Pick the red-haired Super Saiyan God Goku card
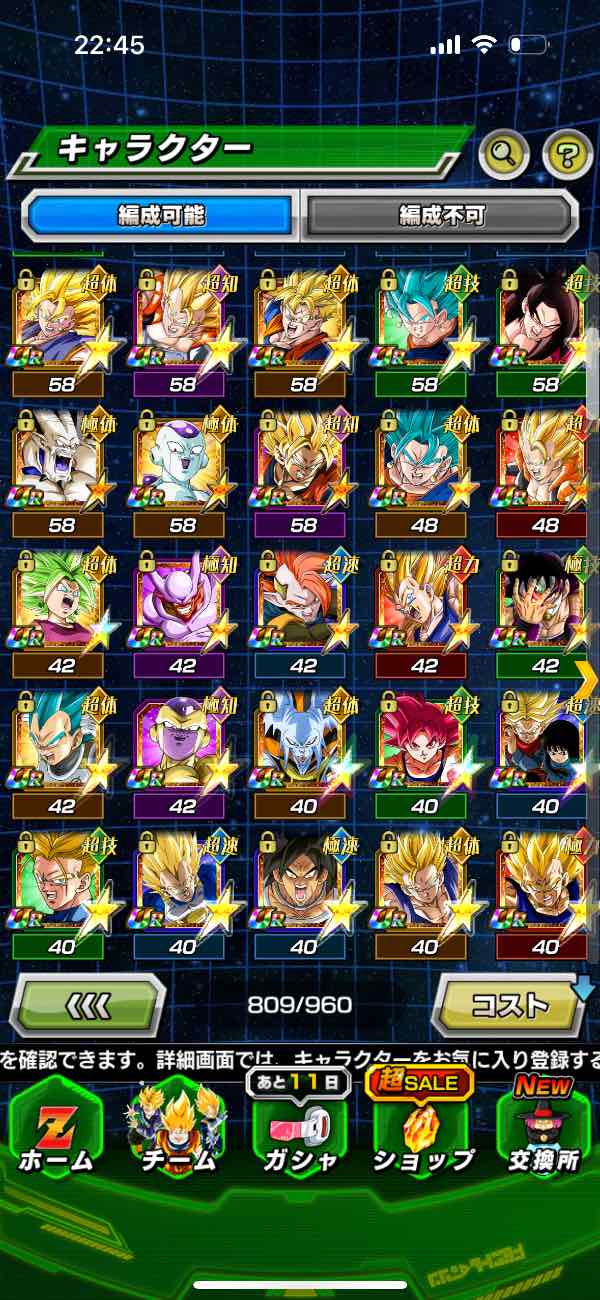The height and width of the screenshot is (1300, 600). (x=424, y=743)
